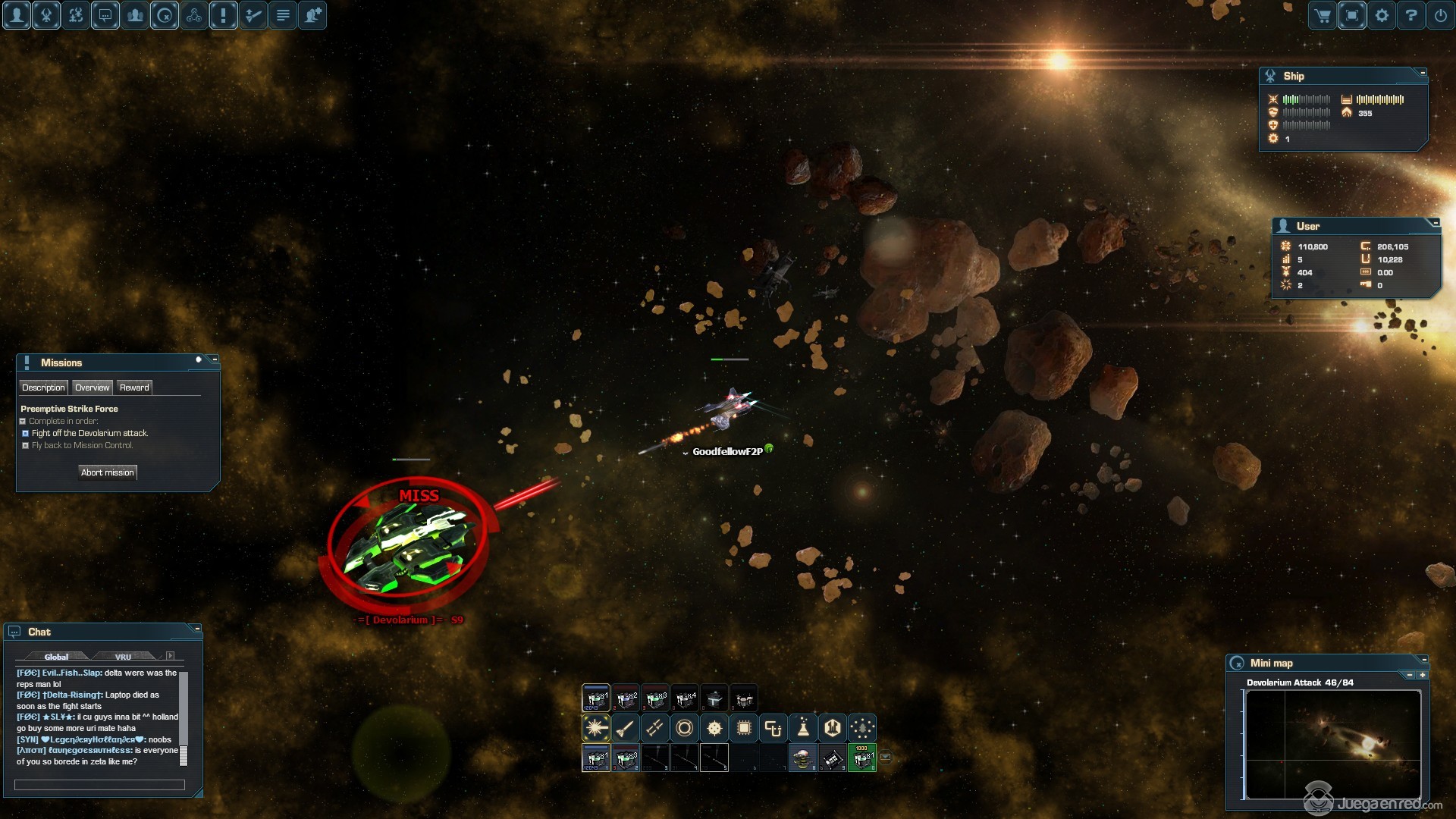Open the user profile silhouette icon
Viewport: 1456px width, 819px height.
coord(17,15)
